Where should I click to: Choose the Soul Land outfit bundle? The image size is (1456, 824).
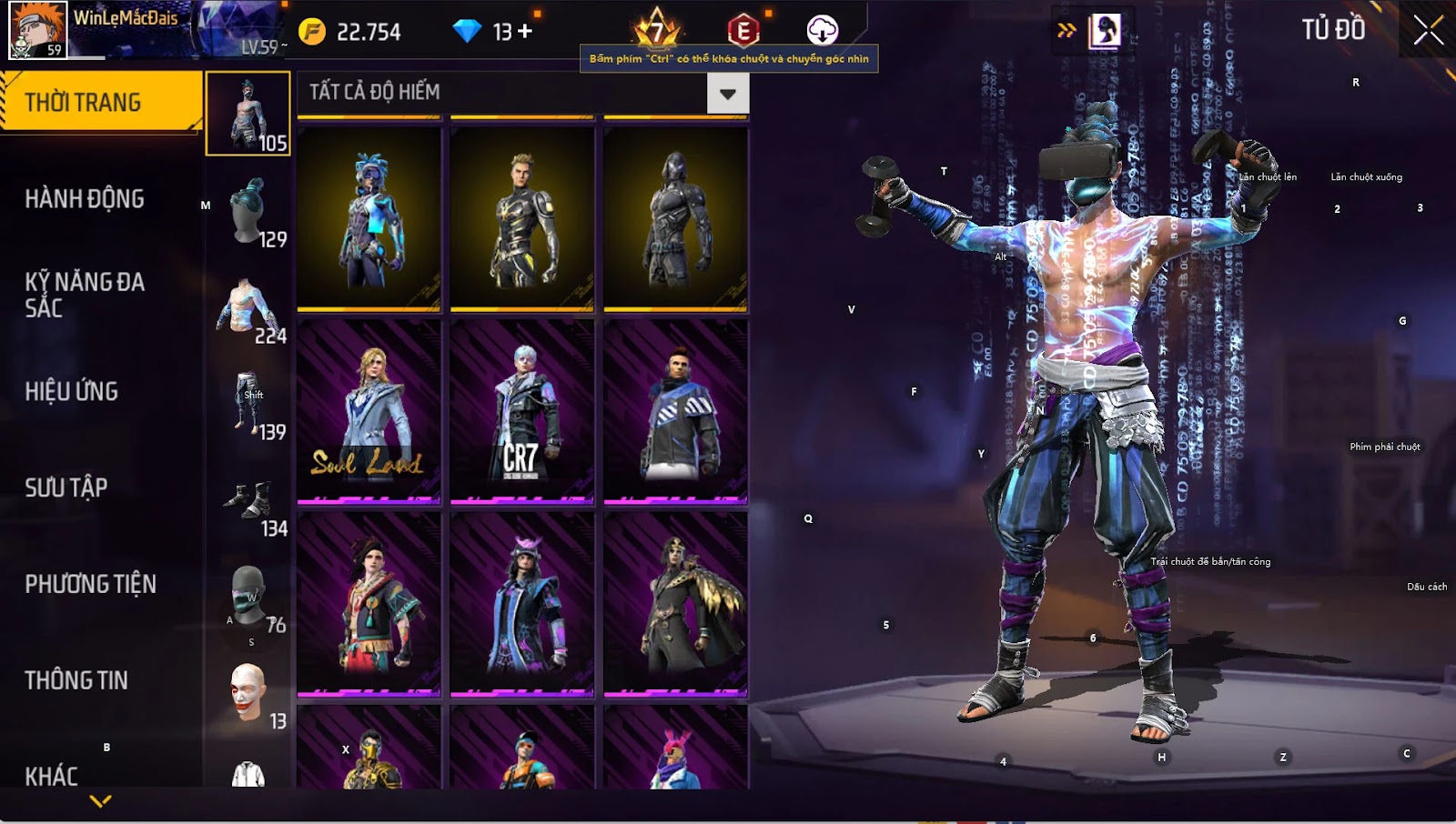point(369,411)
